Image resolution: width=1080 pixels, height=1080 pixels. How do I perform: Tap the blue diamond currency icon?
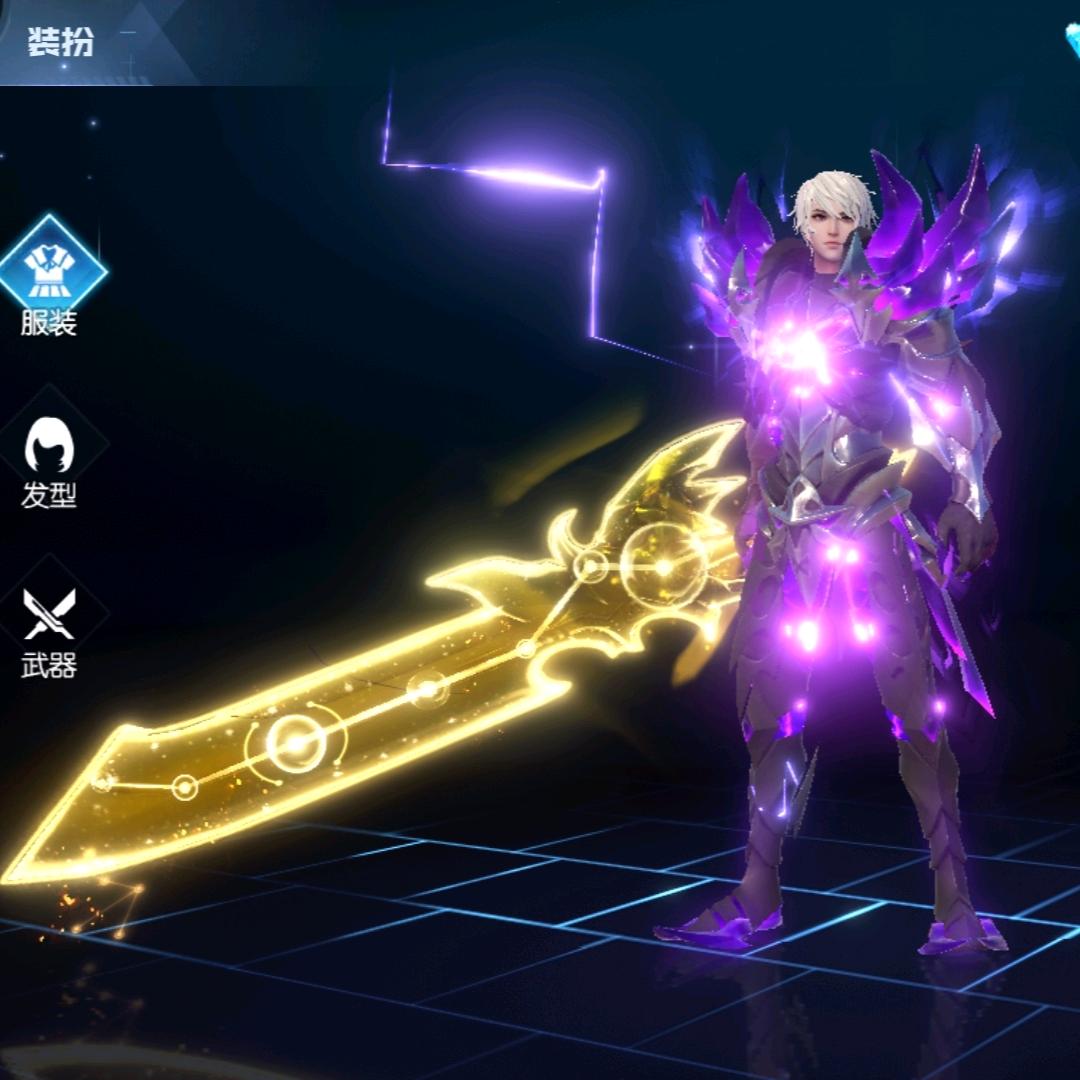point(1072,40)
